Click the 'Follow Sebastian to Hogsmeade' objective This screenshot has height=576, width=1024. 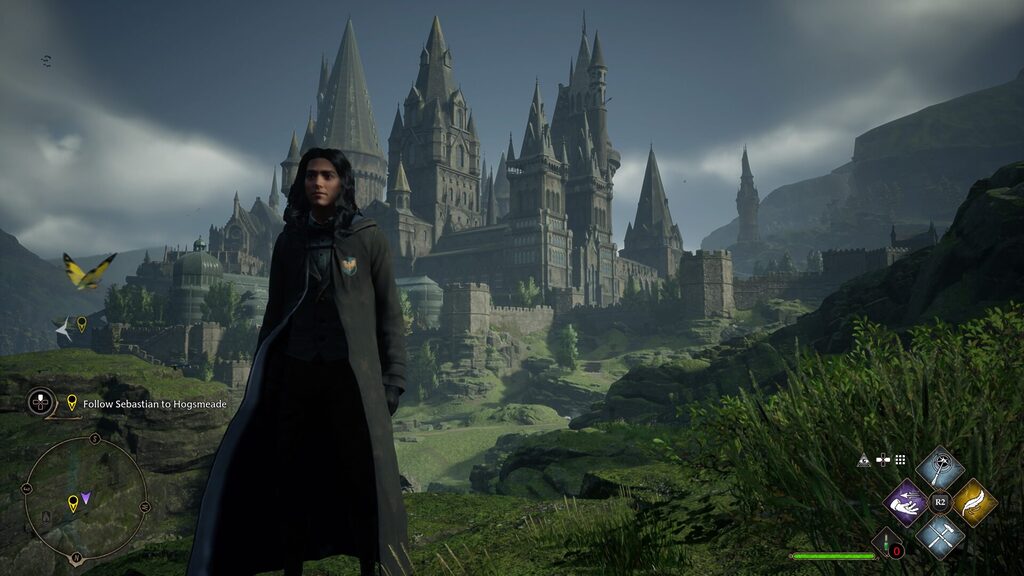tap(146, 404)
